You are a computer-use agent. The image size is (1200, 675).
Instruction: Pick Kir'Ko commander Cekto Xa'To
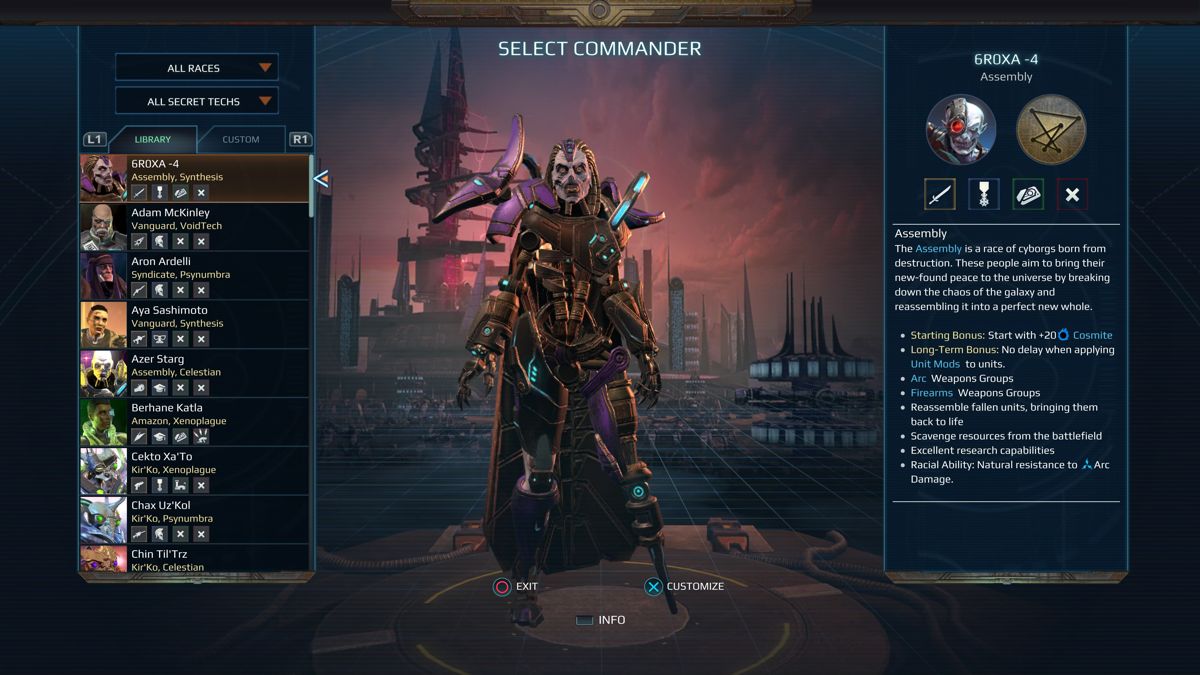(x=195, y=472)
